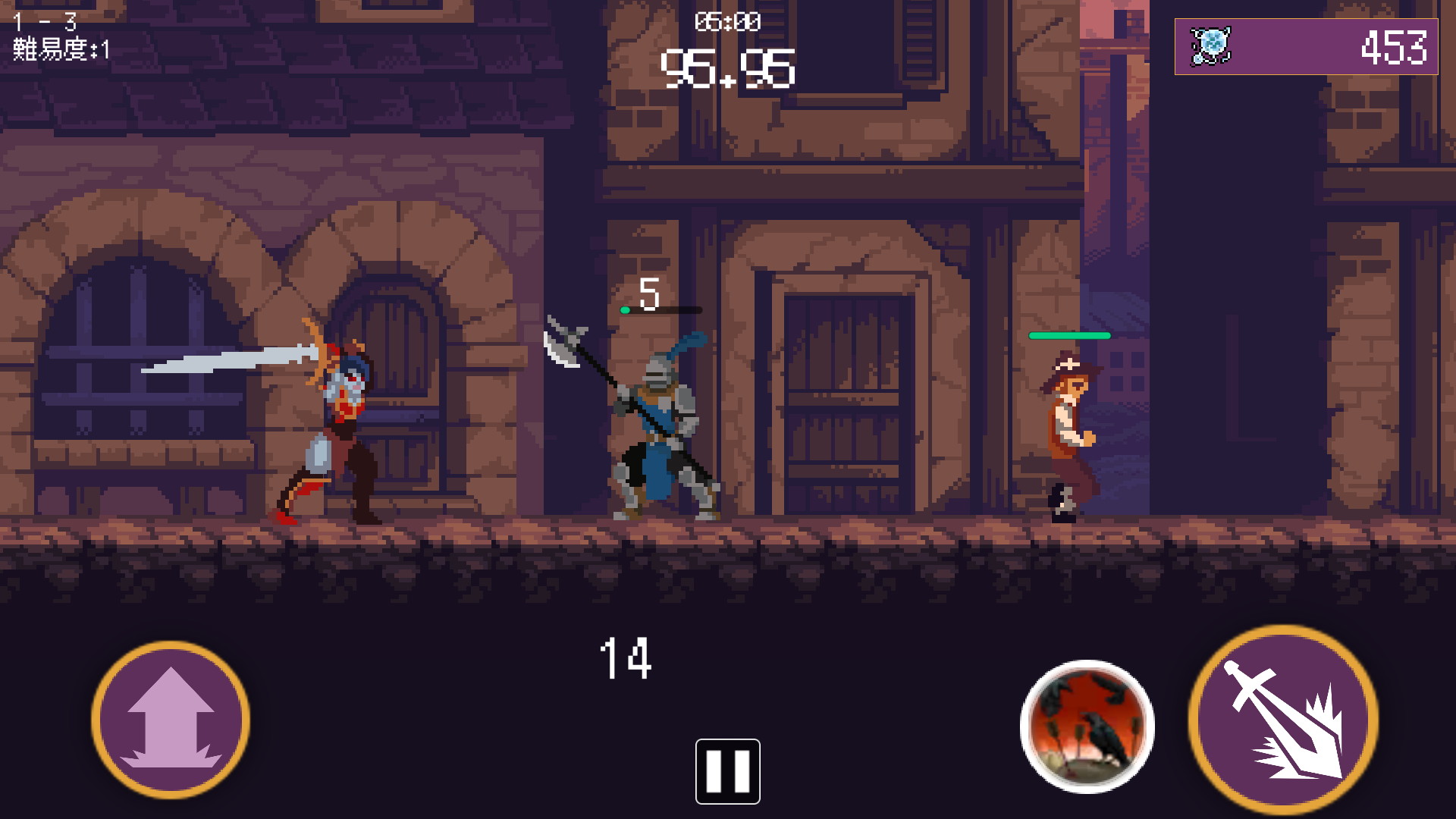
Task: Click the pilgrim's green health bar
Action: tap(1069, 334)
